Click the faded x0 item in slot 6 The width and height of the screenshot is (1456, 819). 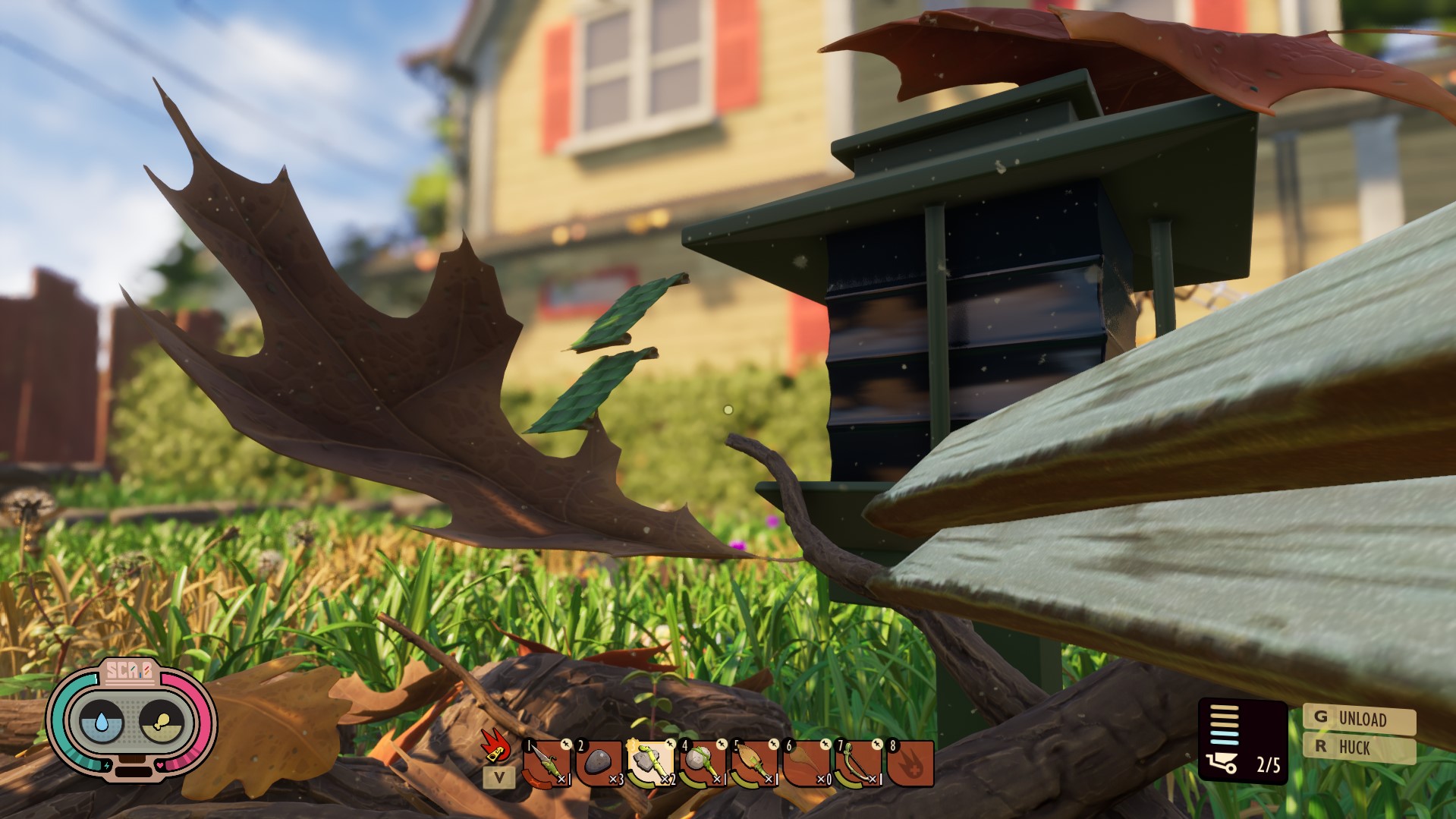click(x=806, y=764)
